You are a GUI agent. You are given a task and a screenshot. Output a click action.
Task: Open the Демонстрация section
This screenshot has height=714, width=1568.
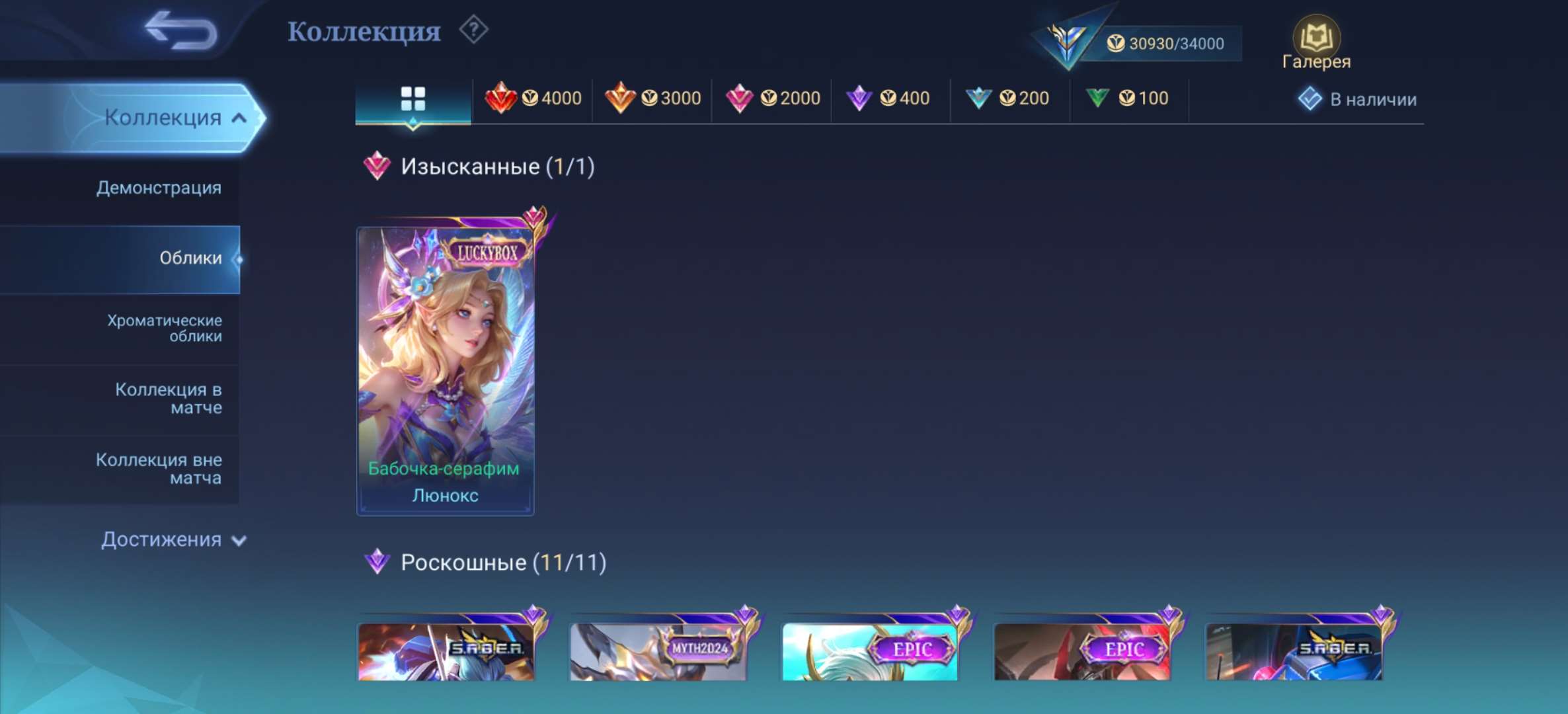[159, 188]
